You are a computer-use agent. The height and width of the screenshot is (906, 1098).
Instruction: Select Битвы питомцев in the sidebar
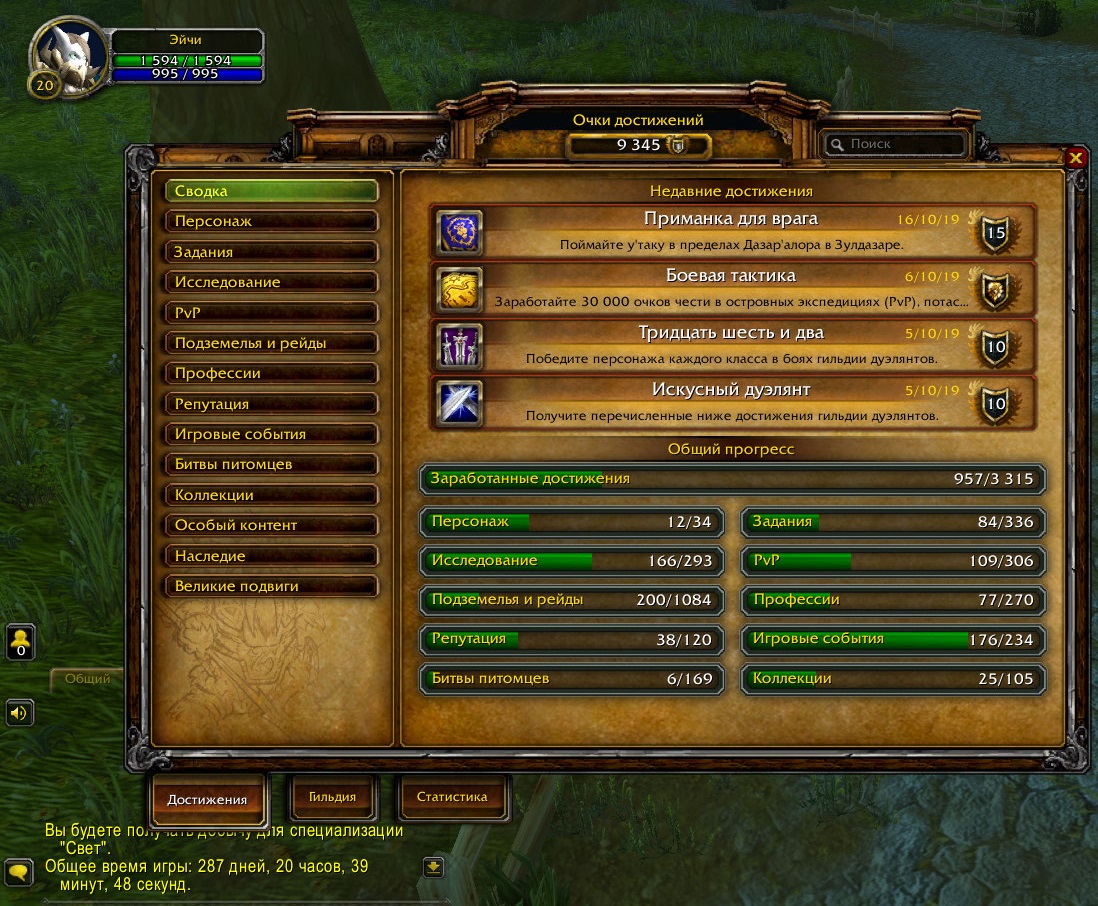pyautogui.click(x=271, y=464)
